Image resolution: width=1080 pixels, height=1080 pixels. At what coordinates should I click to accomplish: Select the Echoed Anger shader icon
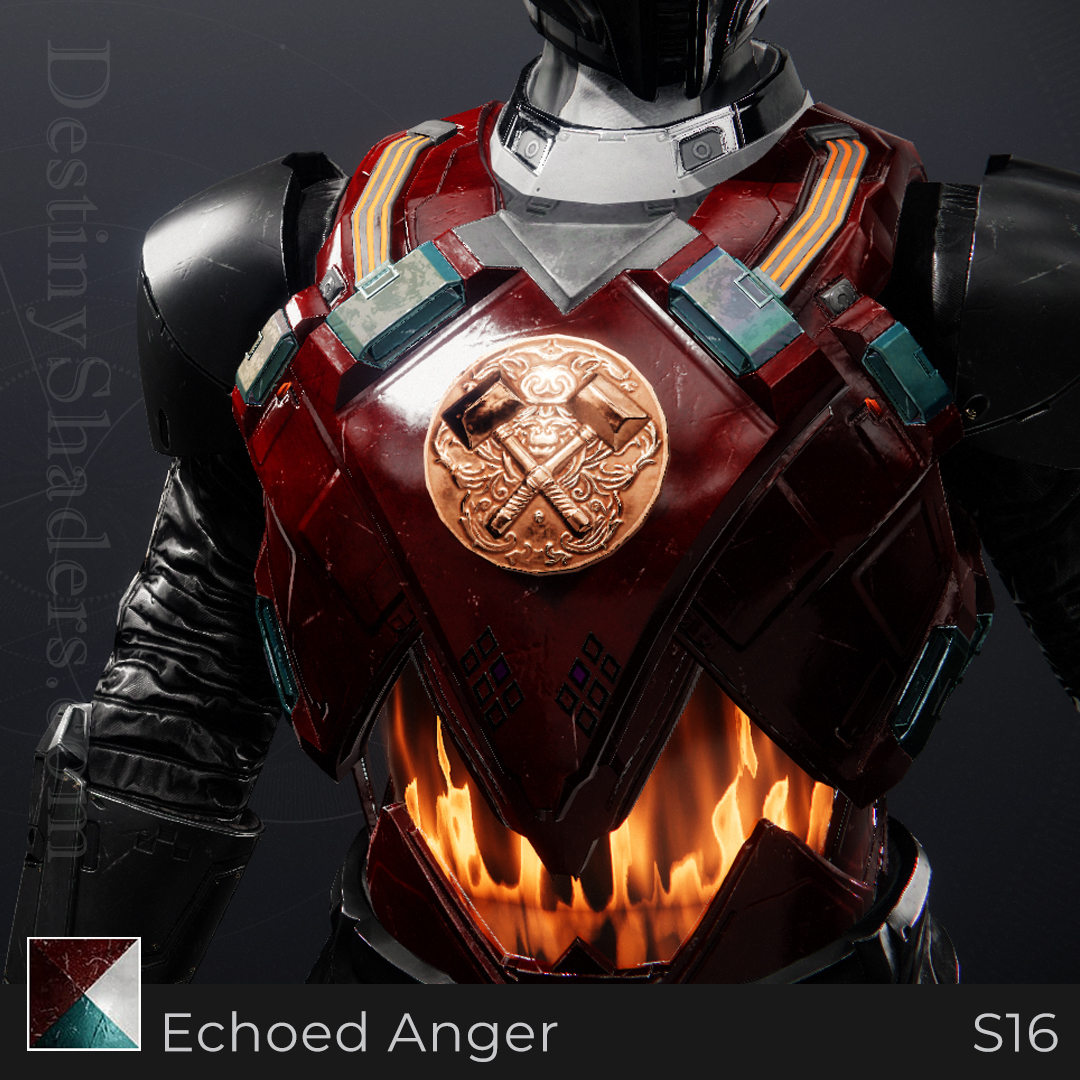(x=84, y=993)
